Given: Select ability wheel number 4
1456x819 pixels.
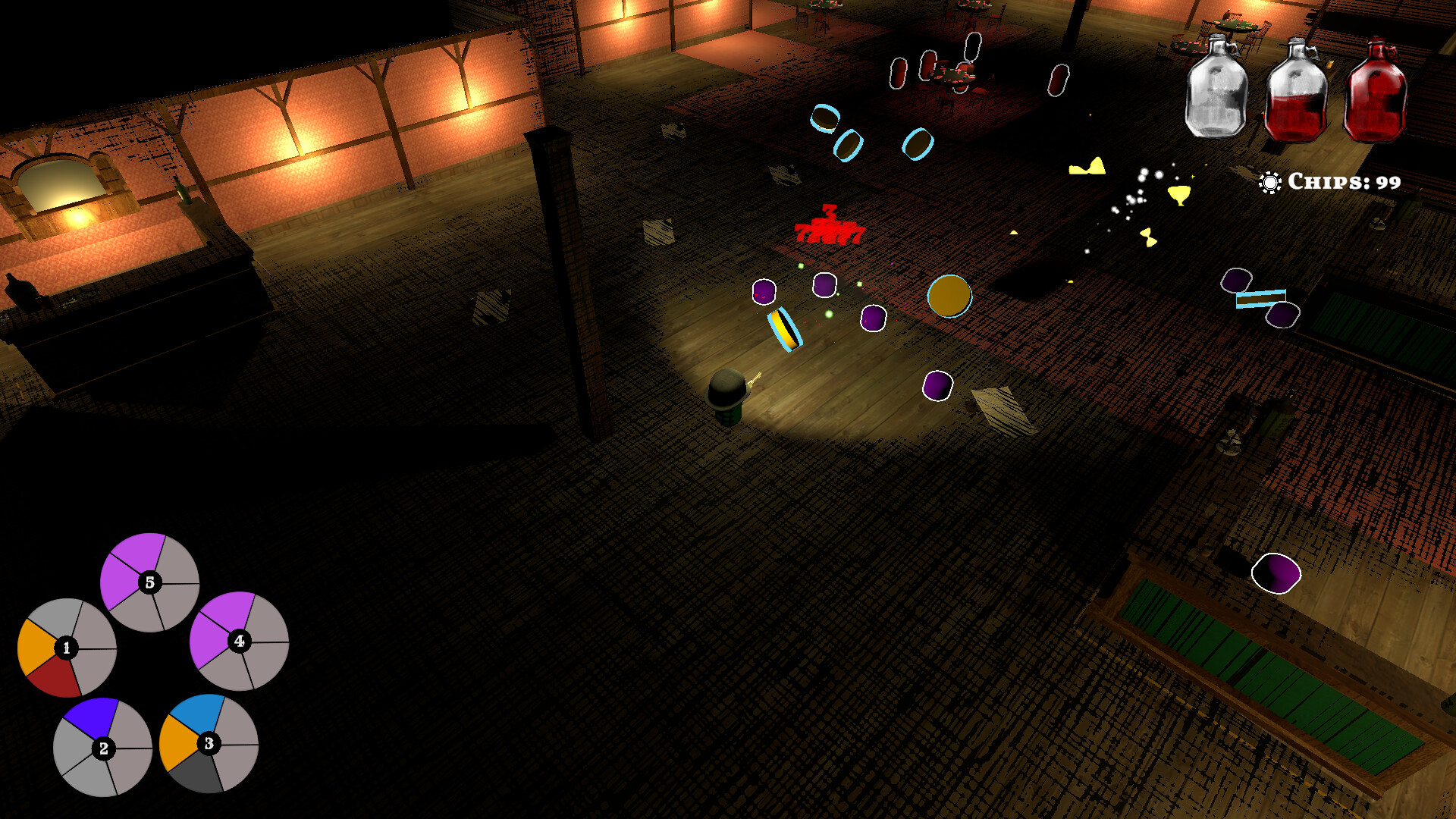Looking at the screenshot, I should pos(240,641).
